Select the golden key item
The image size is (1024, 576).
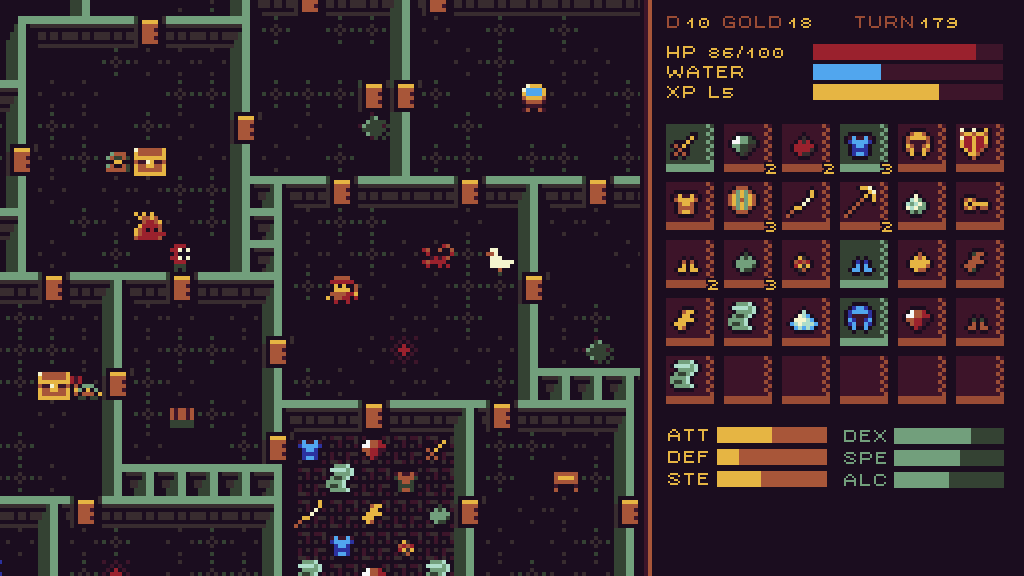[978, 206]
